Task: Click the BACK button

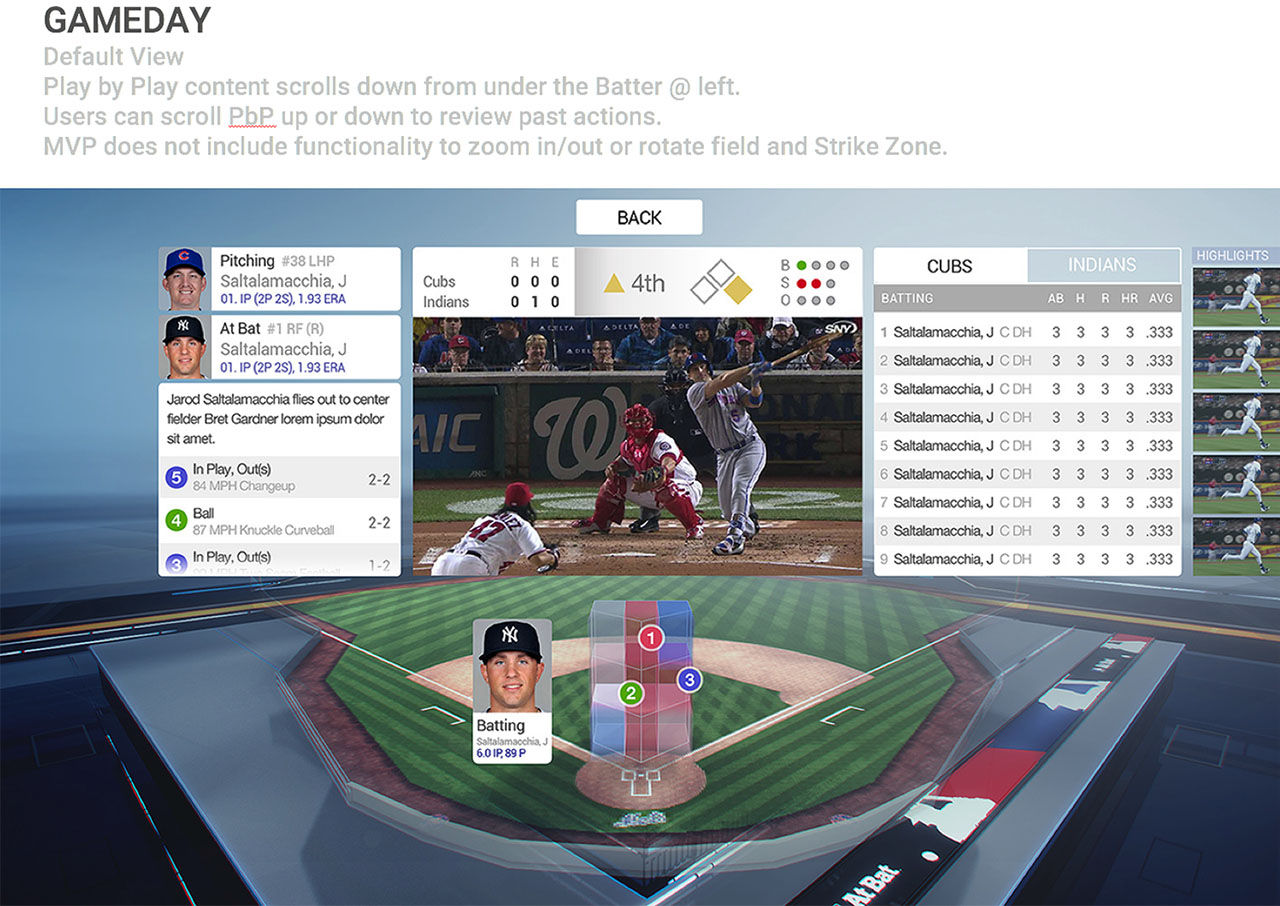Action: coord(639,218)
